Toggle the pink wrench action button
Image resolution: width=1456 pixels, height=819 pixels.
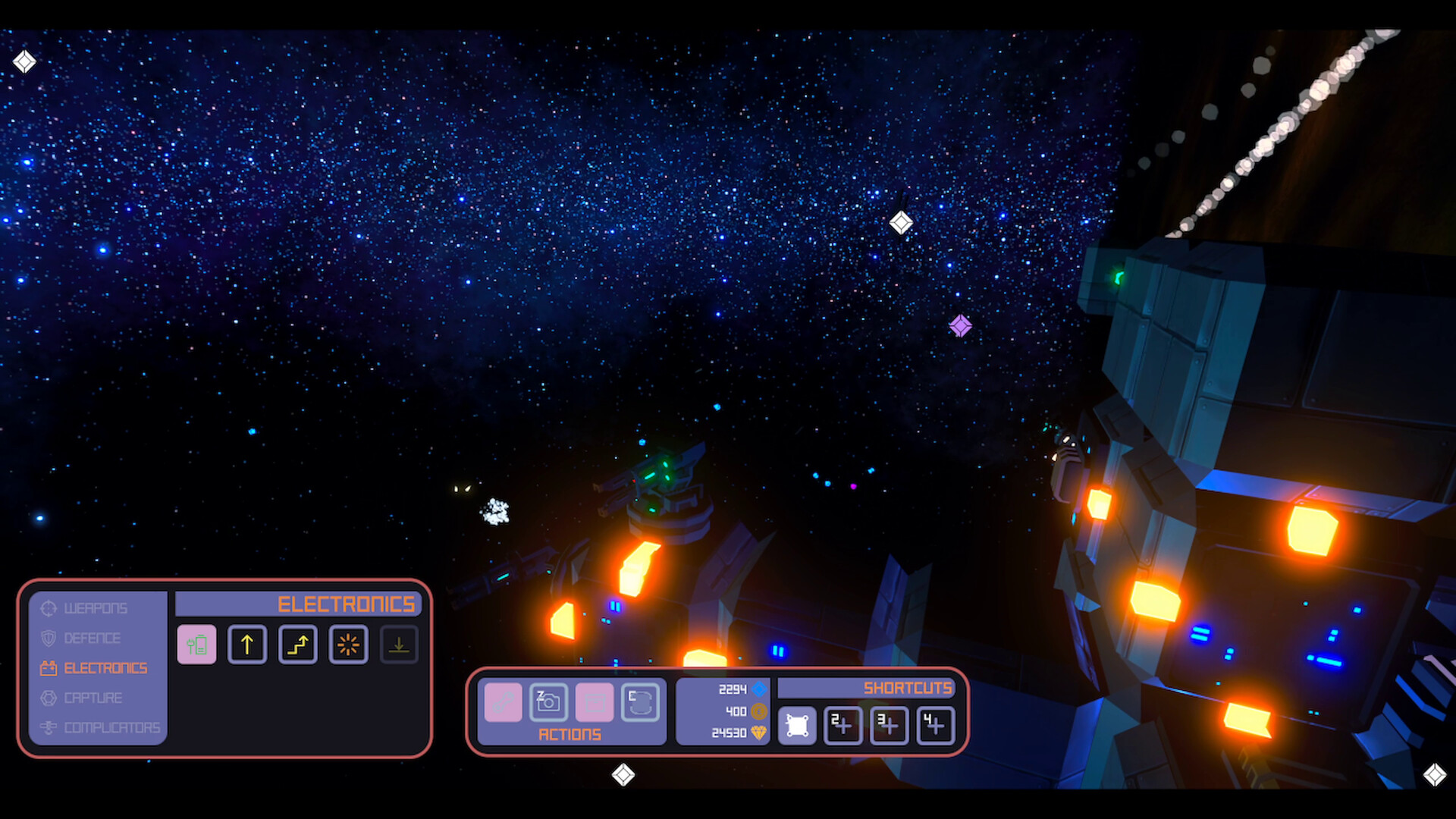pyautogui.click(x=503, y=703)
